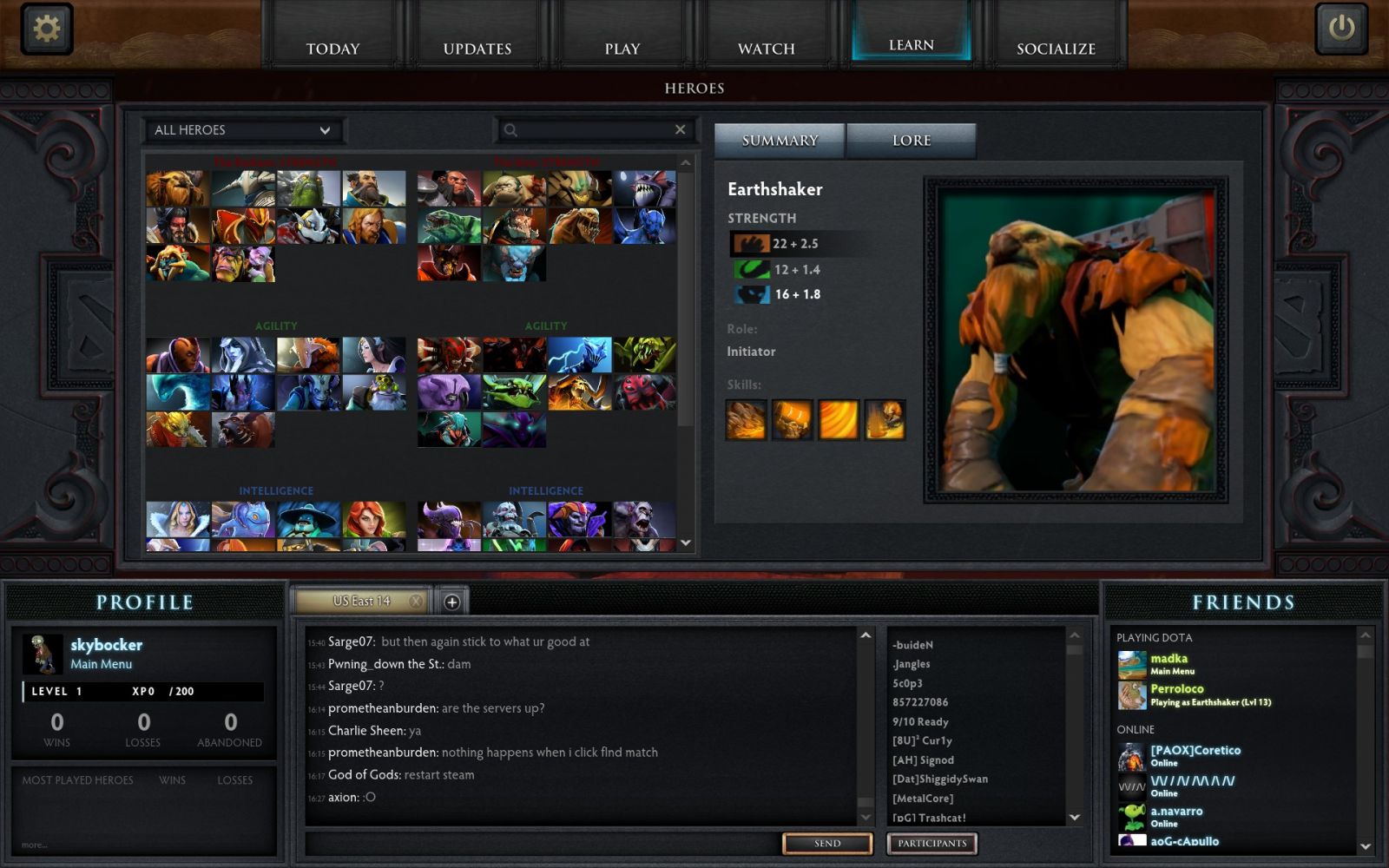Choose the Lina hero portrait
The height and width of the screenshot is (868, 1389).
[373, 520]
